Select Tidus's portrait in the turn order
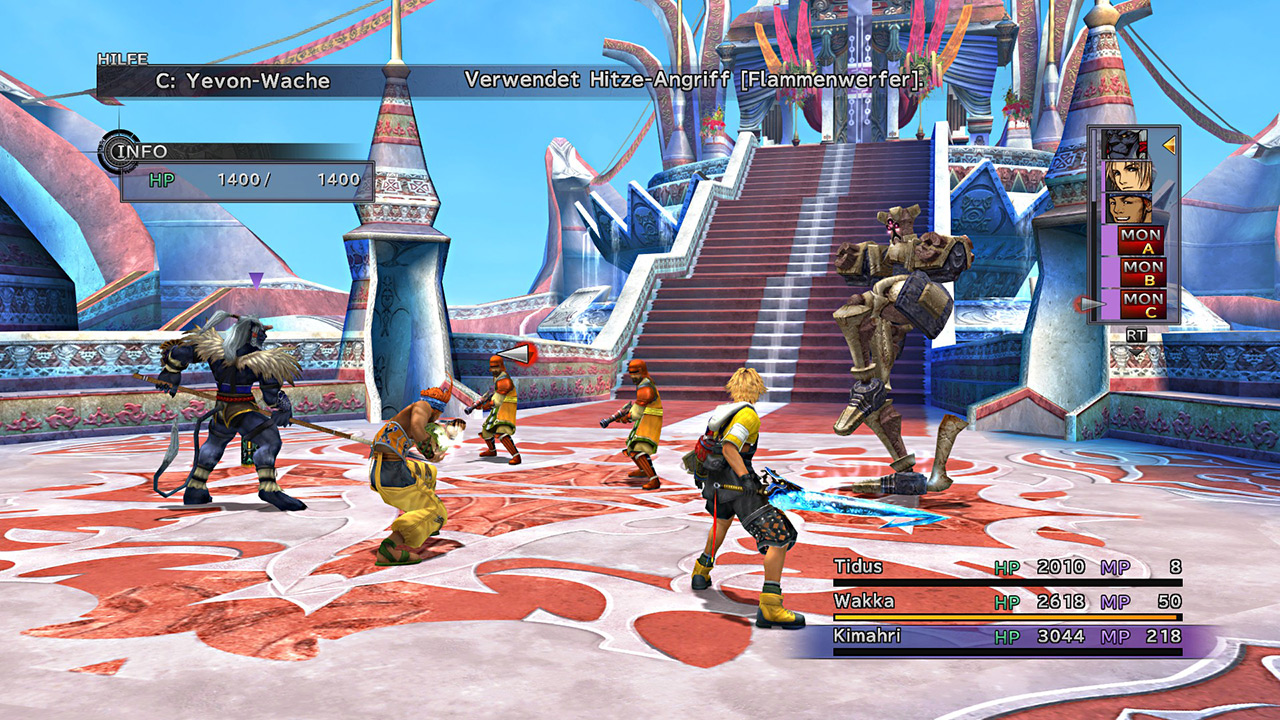Viewport: 1280px width, 720px height. 1127,177
